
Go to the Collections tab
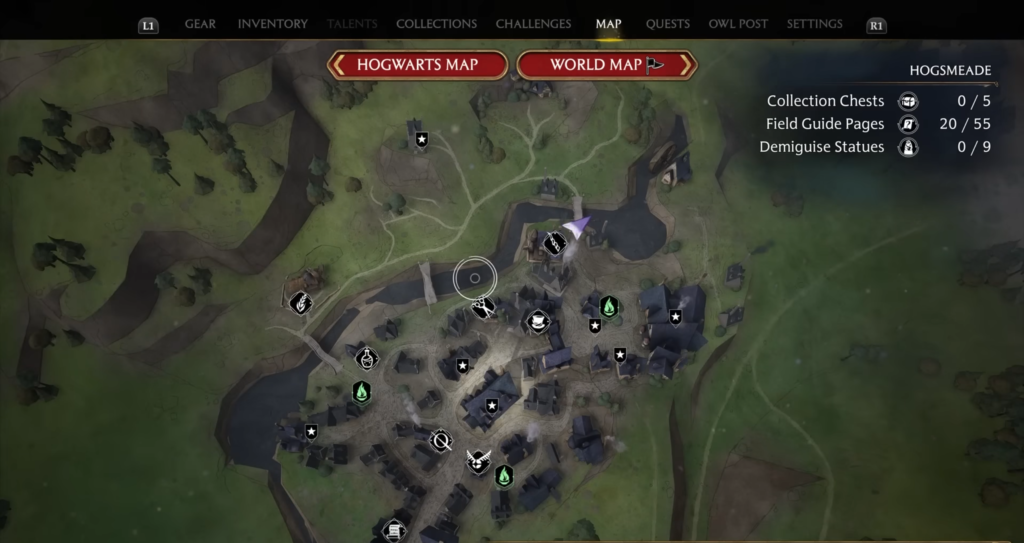(436, 24)
